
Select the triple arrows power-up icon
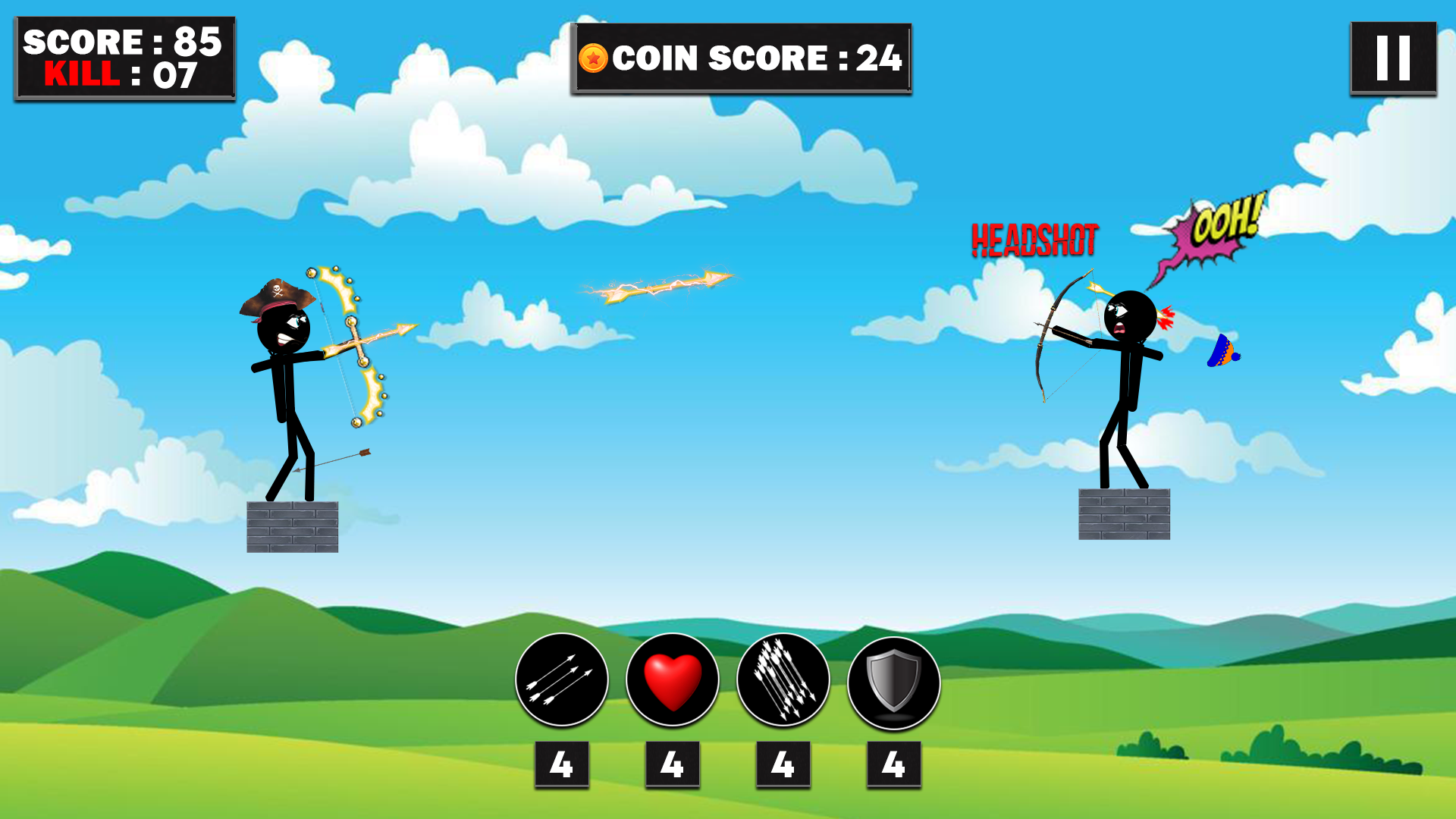tap(561, 680)
